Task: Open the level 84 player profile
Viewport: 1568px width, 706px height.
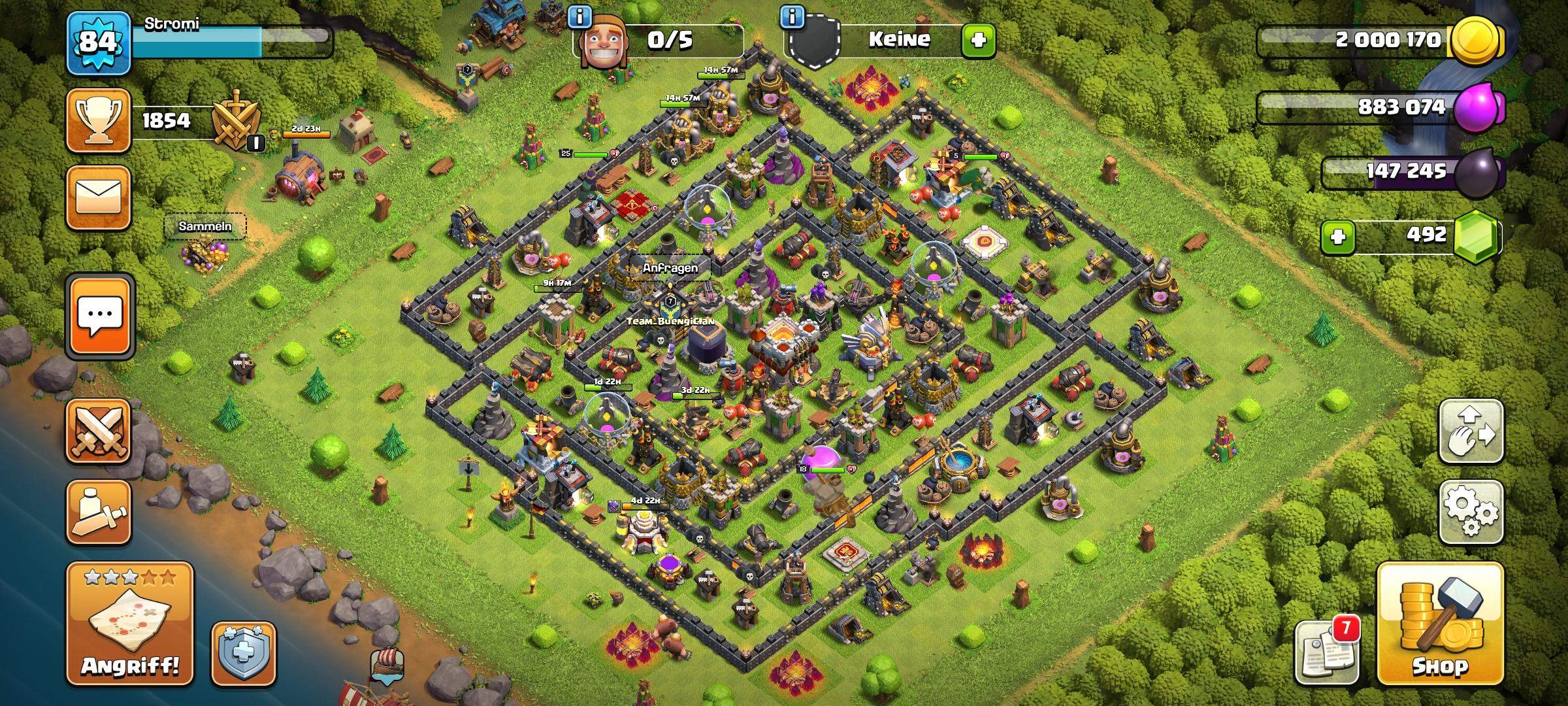Action: 98,42
